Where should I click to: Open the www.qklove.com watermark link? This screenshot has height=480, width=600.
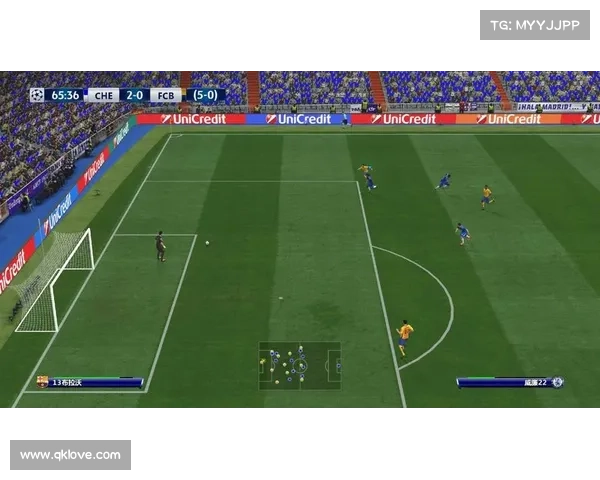[71, 455]
